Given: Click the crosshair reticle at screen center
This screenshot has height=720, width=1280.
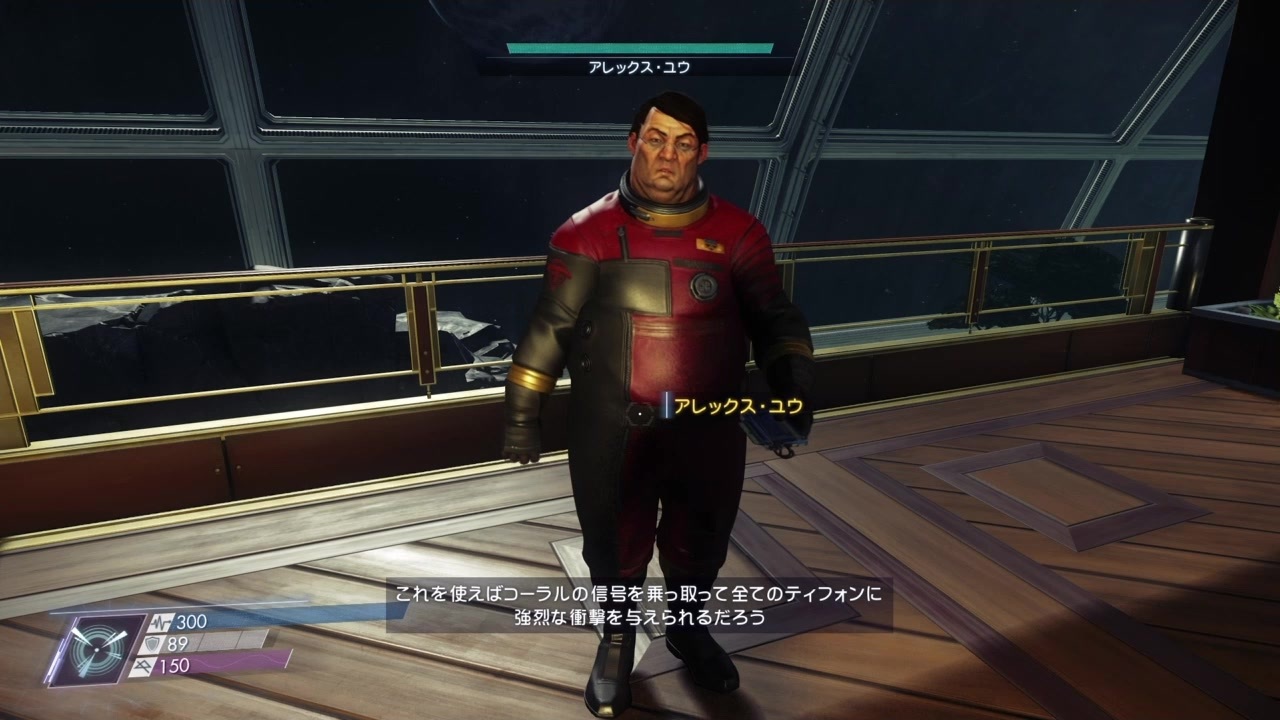Looking at the screenshot, I should click(640, 412).
